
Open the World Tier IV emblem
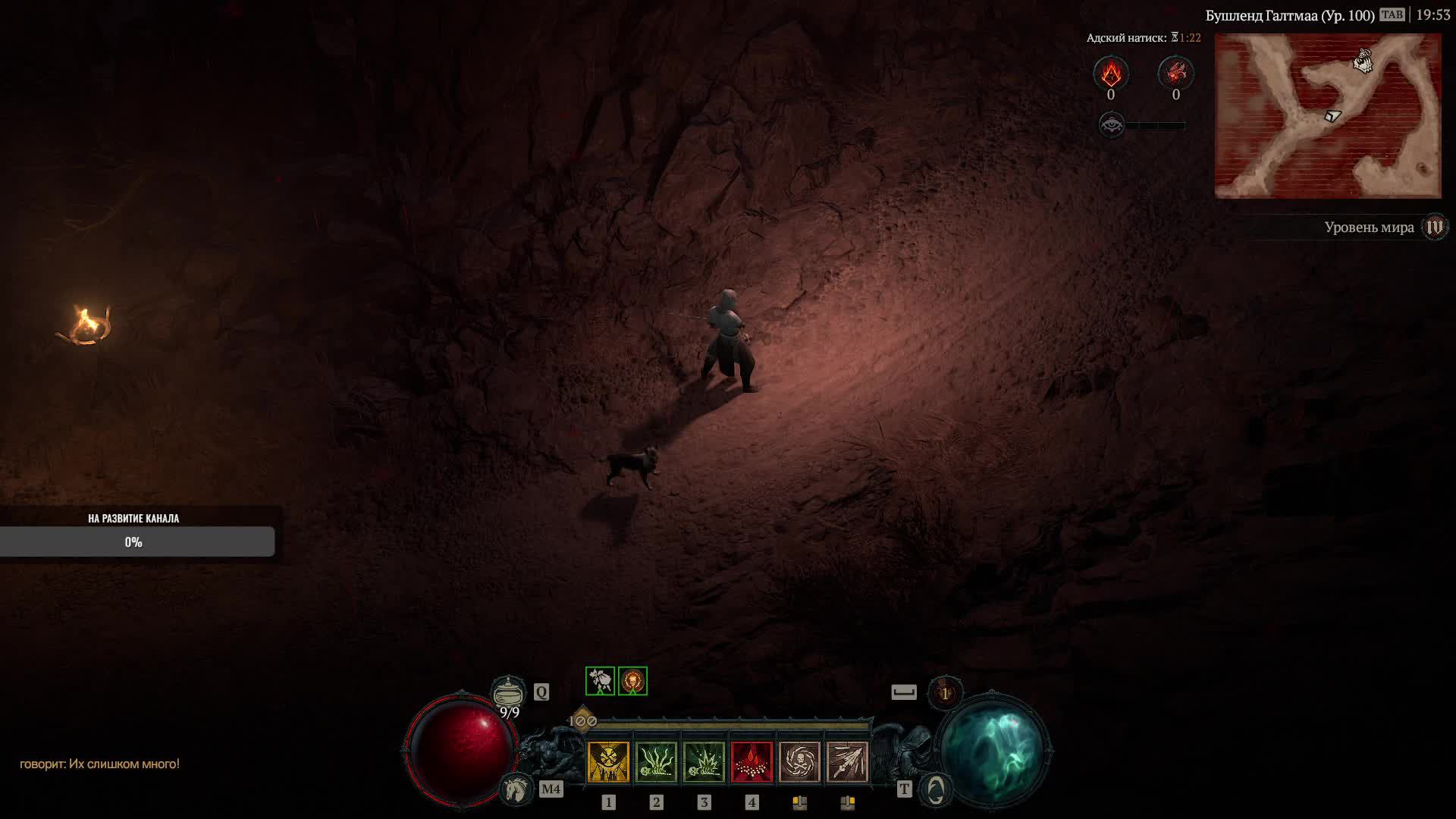[1435, 227]
